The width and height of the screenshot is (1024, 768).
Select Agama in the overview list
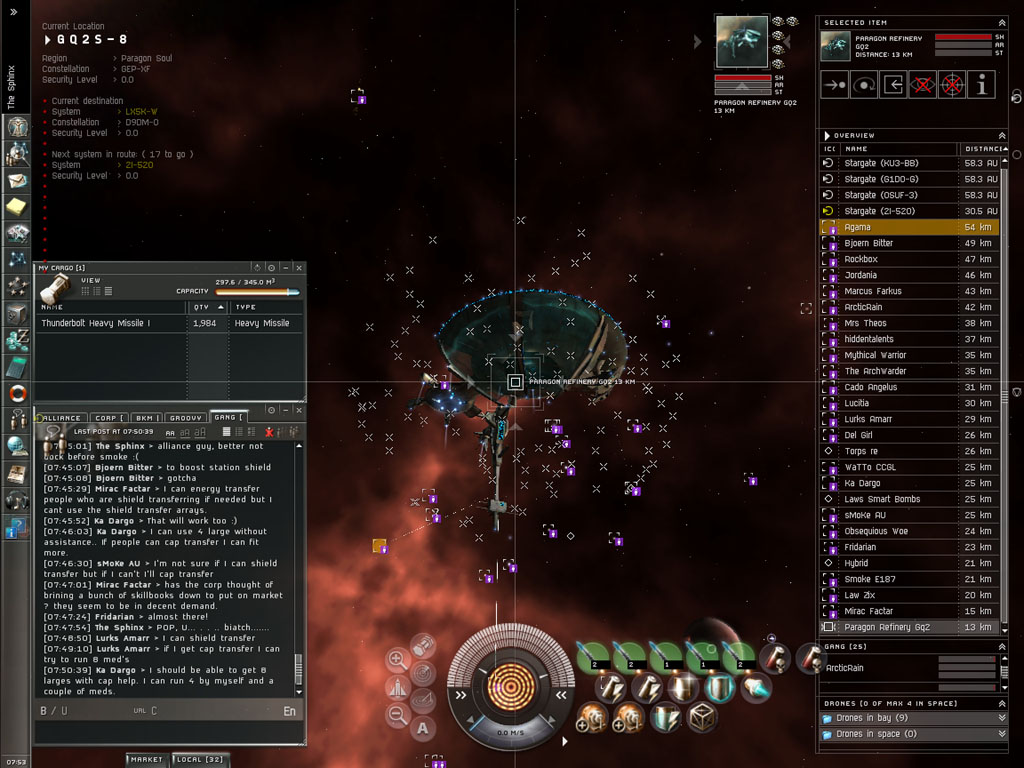tap(900, 227)
